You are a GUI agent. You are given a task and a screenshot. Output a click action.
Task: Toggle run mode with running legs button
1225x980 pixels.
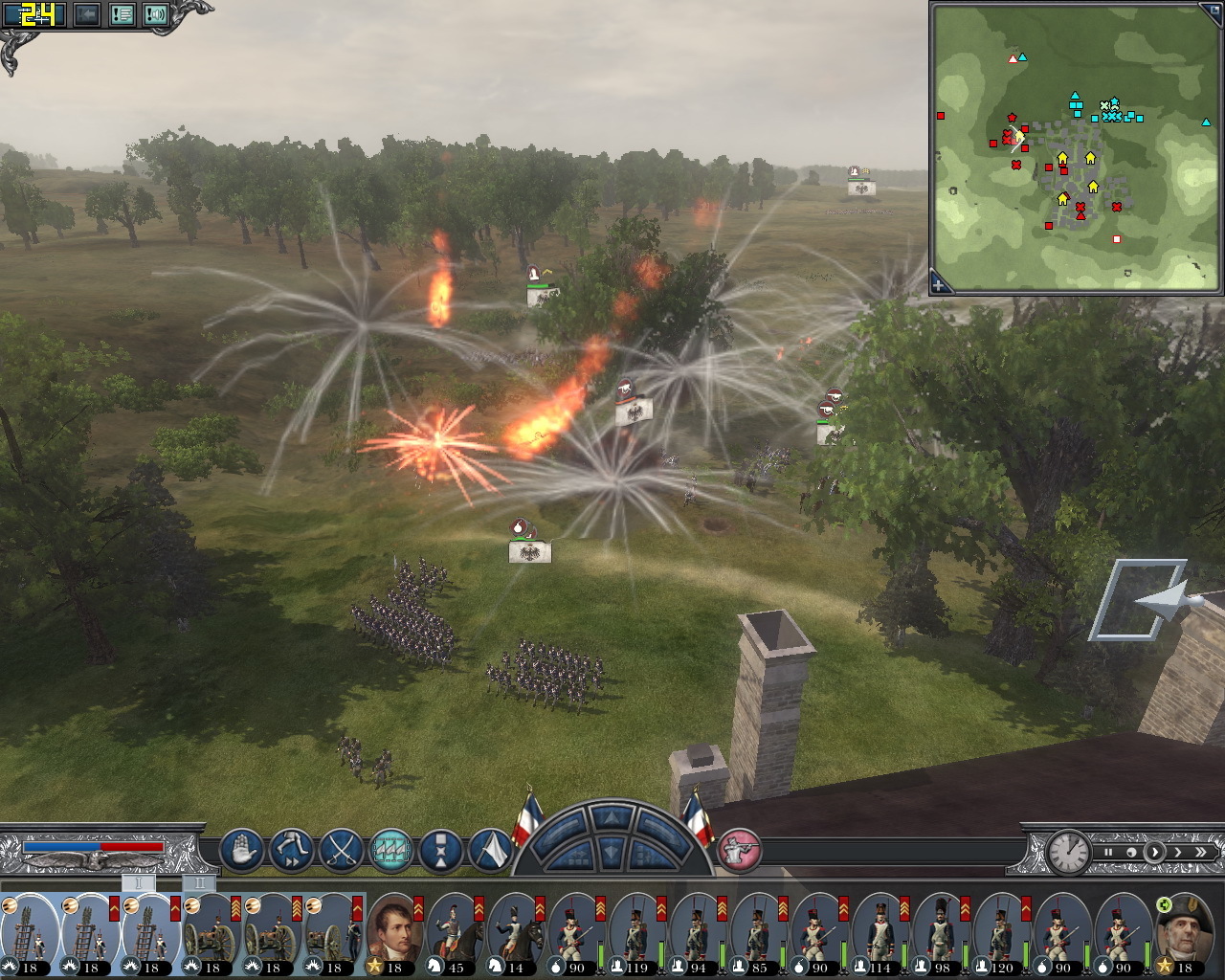point(292,849)
